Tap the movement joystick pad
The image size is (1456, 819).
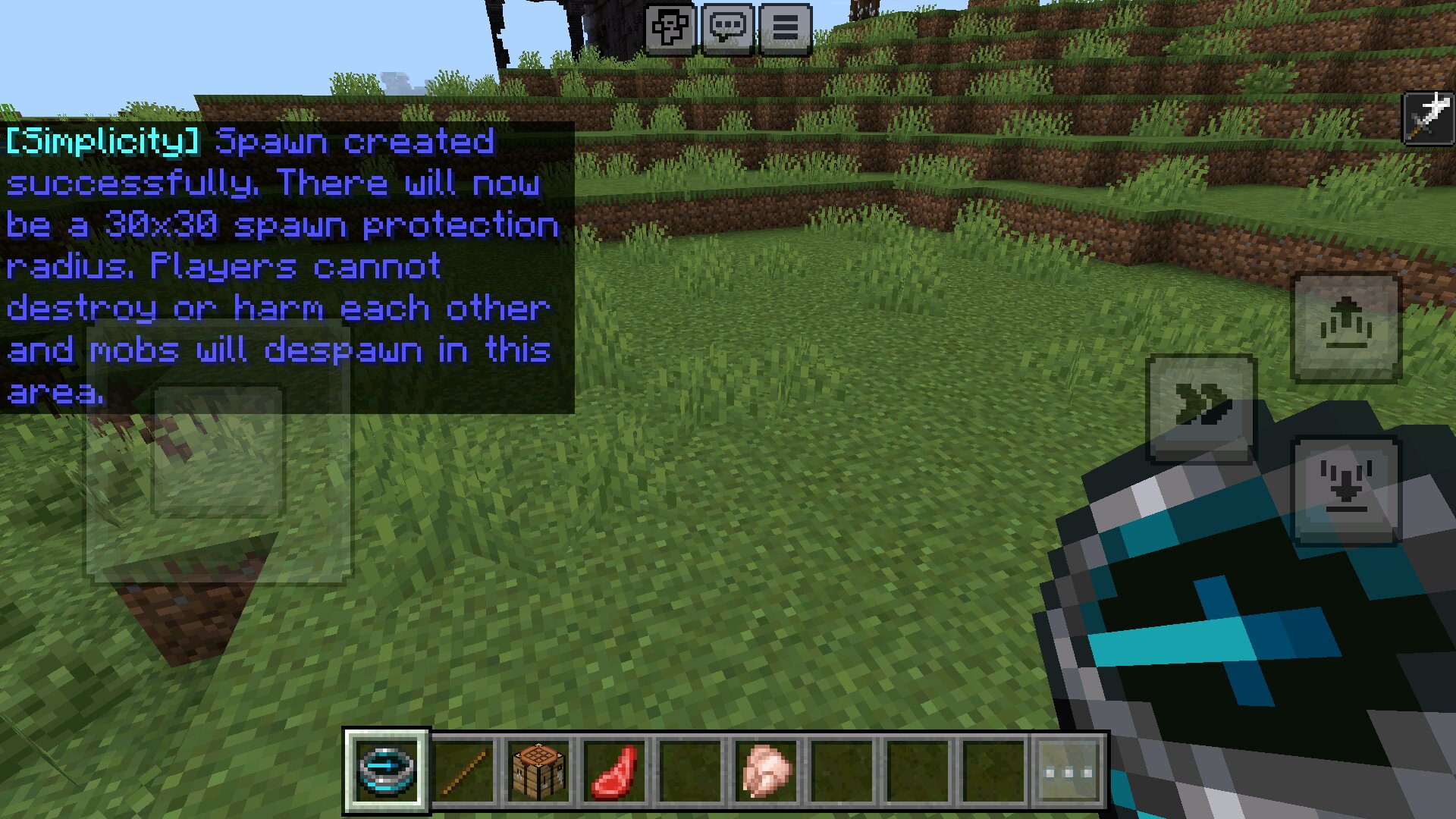click(x=218, y=453)
